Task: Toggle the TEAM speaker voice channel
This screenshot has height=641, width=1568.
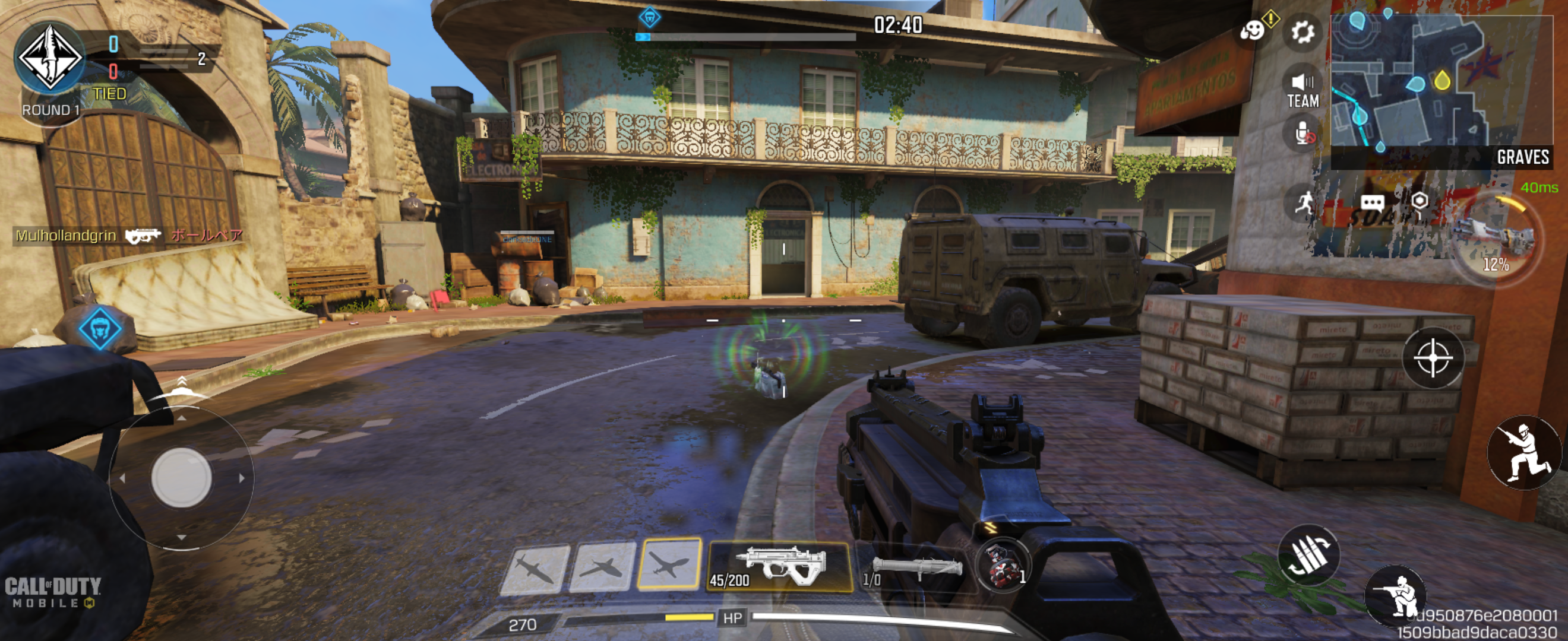Action: point(1303,91)
